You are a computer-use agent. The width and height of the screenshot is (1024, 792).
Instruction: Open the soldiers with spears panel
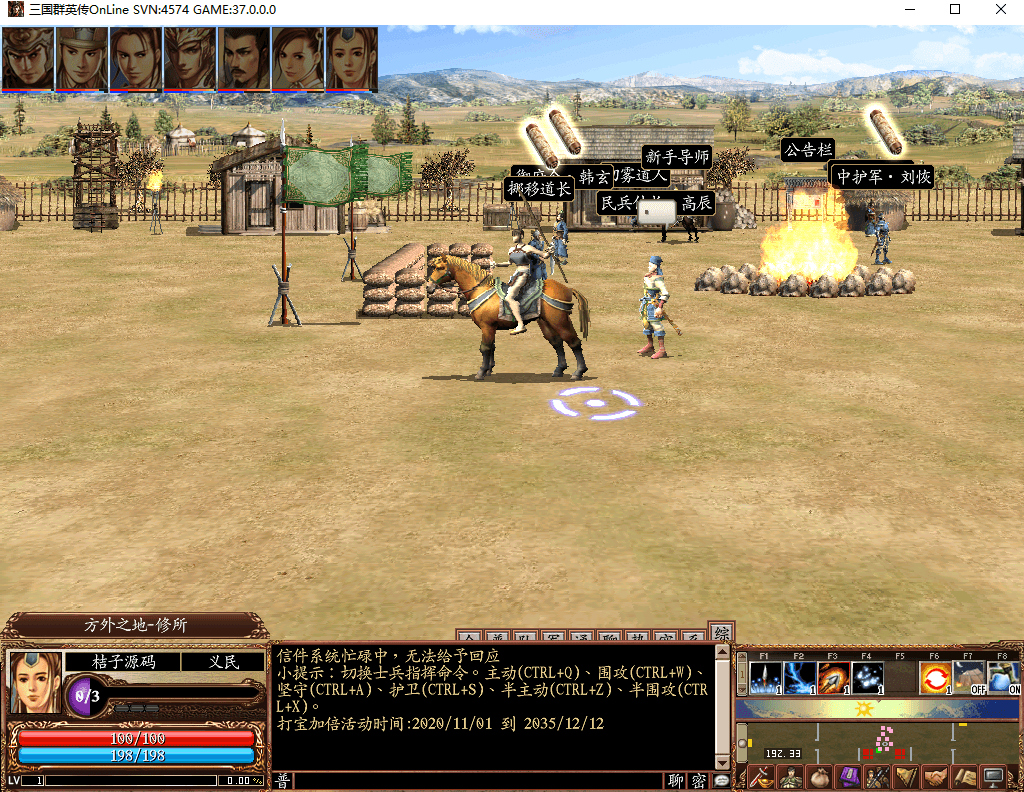878,777
